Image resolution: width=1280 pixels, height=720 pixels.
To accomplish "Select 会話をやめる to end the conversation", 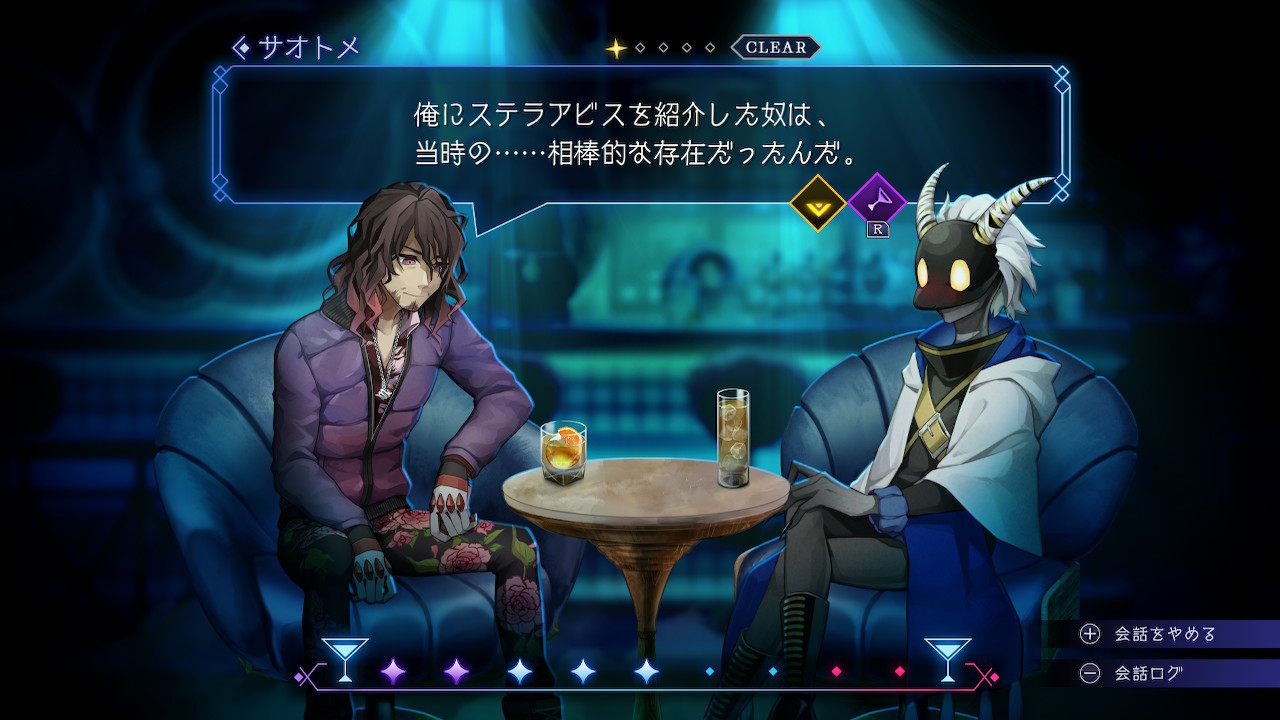I will (1150, 634).
